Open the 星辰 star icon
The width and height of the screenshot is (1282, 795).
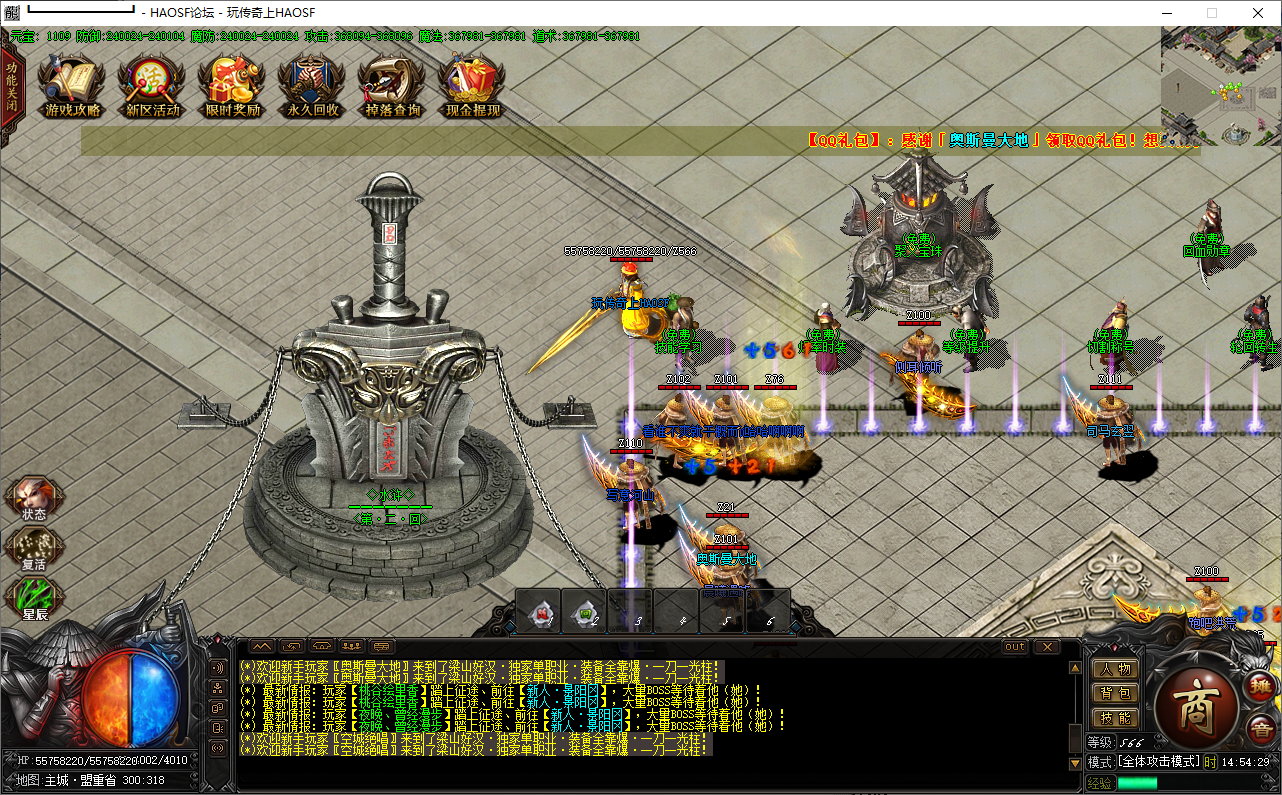(34, 598)
